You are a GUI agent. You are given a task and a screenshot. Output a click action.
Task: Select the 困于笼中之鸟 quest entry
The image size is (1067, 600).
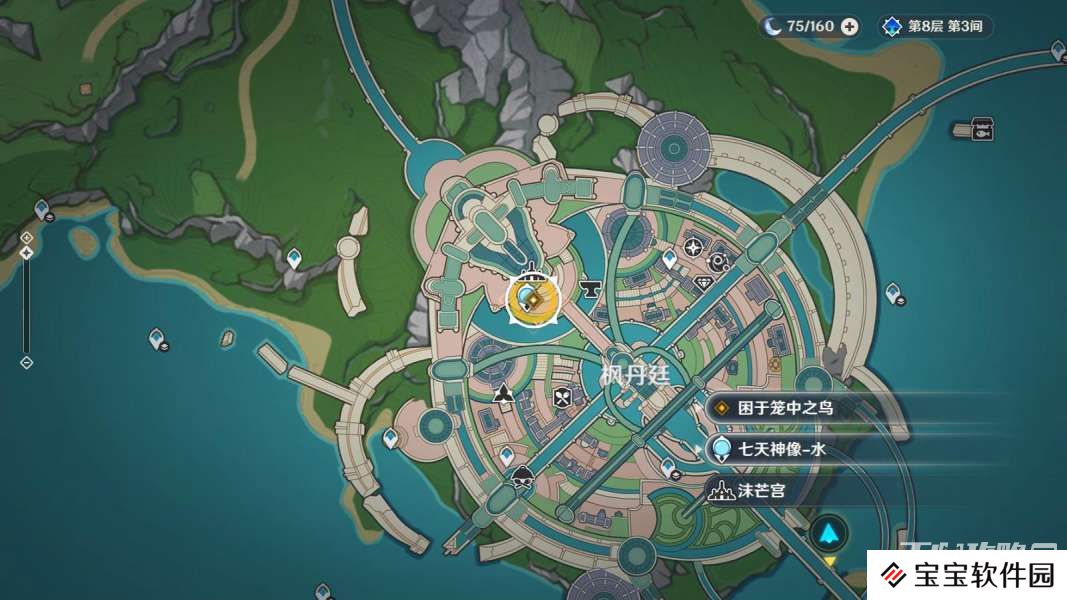785,408
